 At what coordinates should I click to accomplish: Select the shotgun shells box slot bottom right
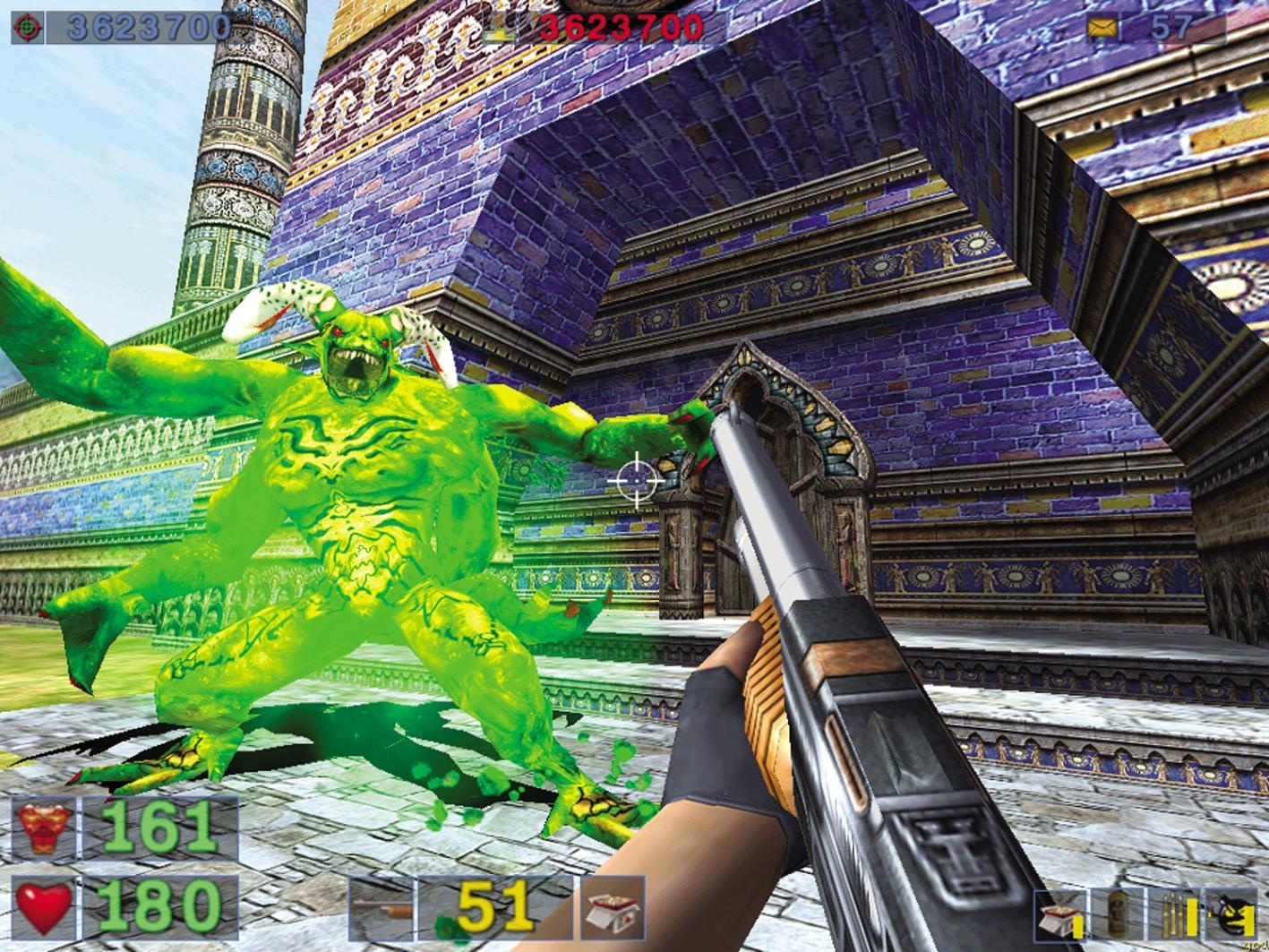click(x=1059, y=918)
